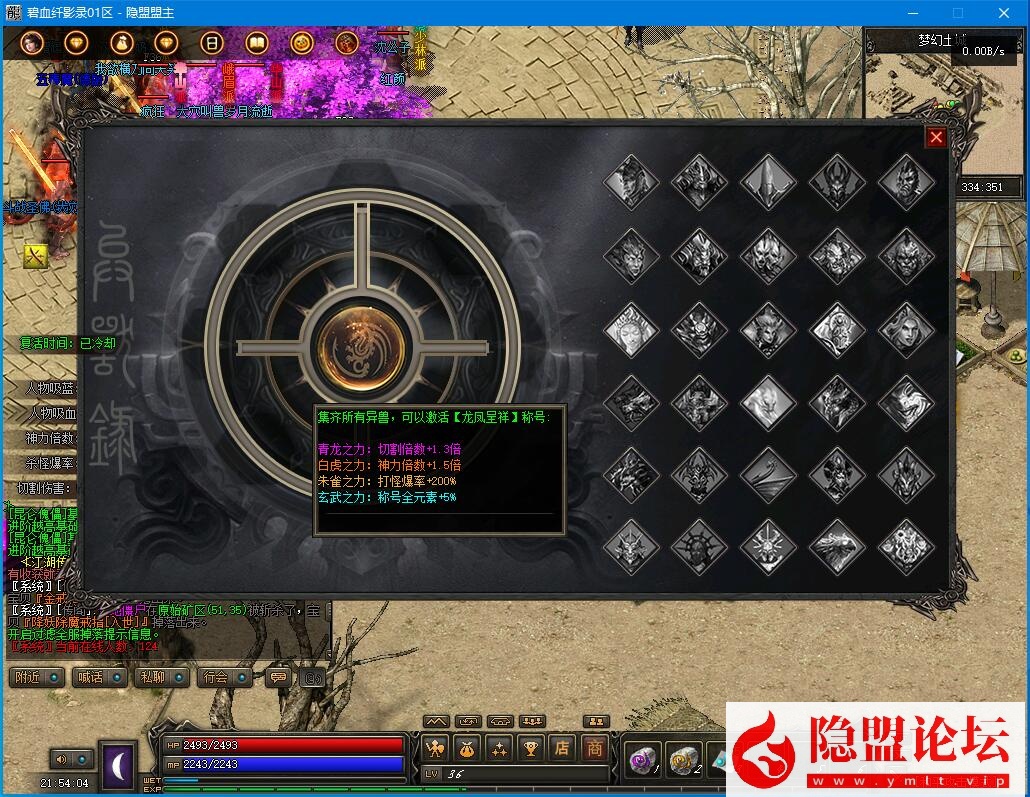This screenshot has height=797, width=1030.
Task: Open the speech bubble chat button
Action: click(x=280, y=677)
